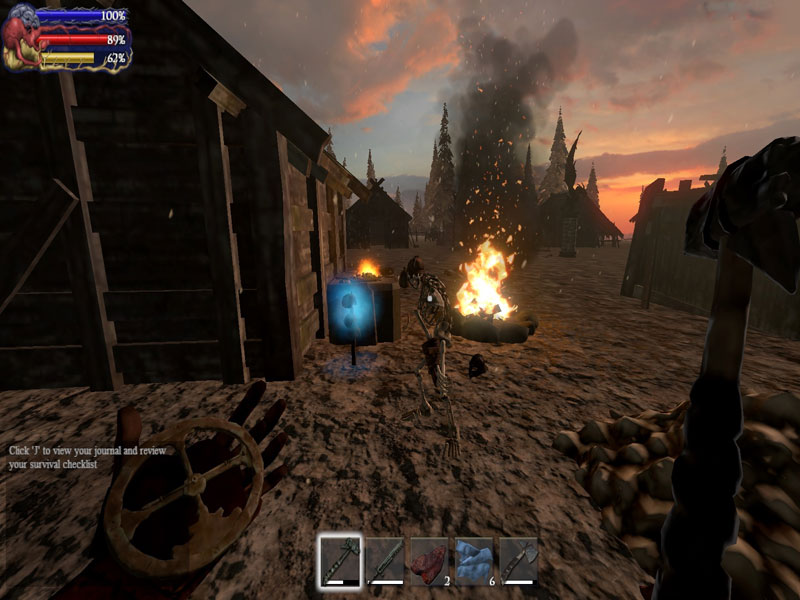Choose the long thin spear hotbar slot
This screenshot has height=600, width=800.
pos(385,560)
